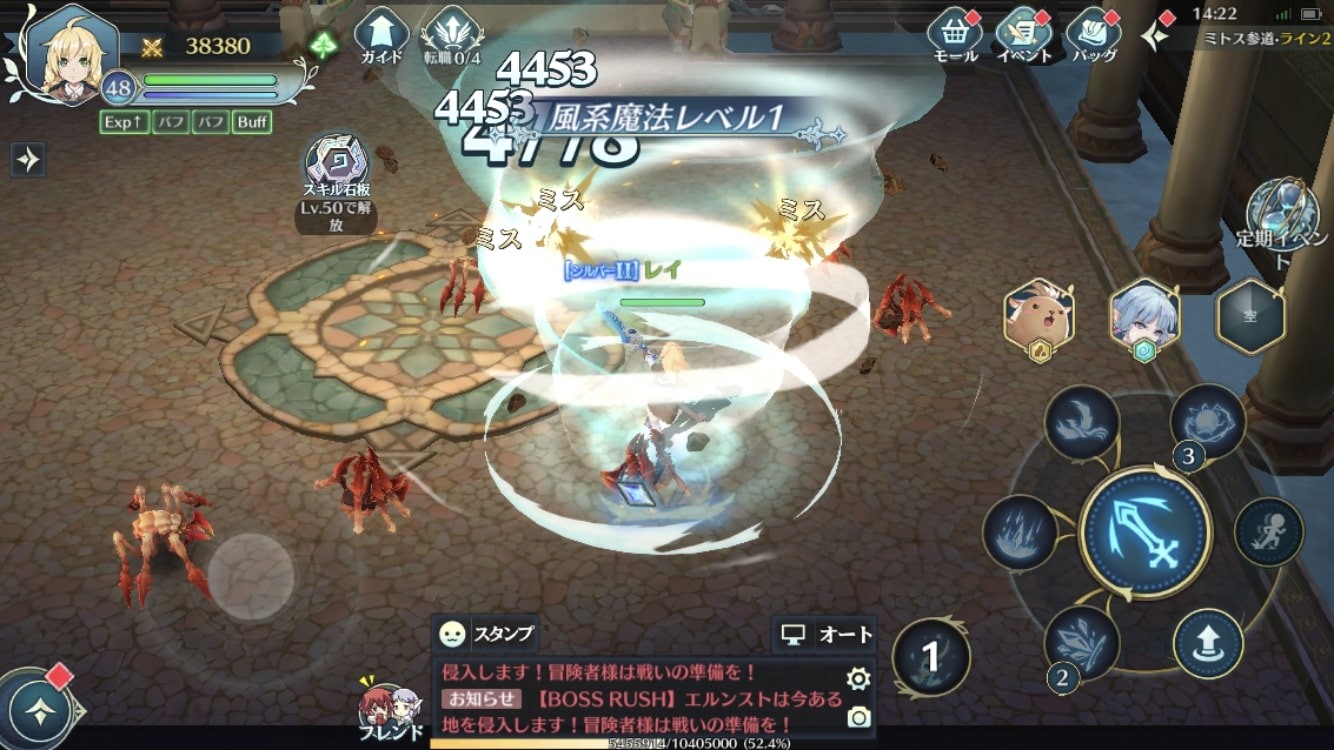Open the 転職 0/4 class change menu
The height and width of the screenshot is (750, 1334).
(456, 30)
